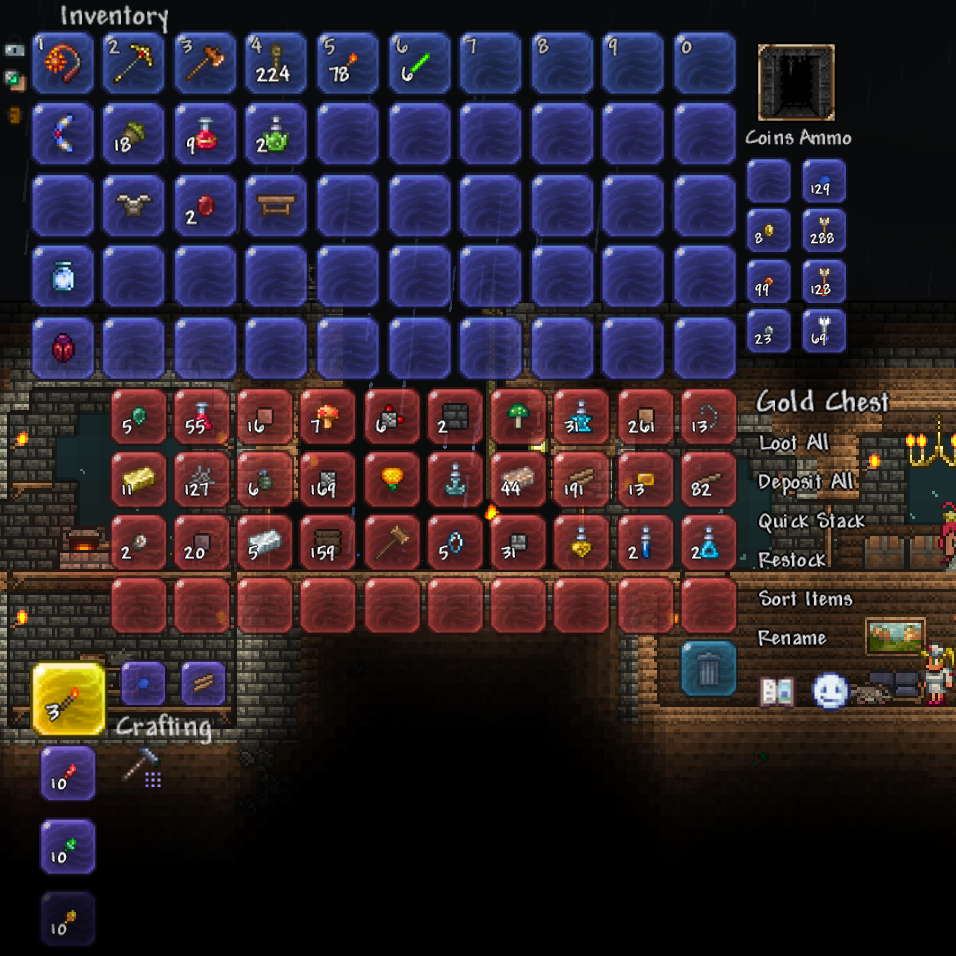Select the gold pickaxe in hotbar slot 2

click(x=133, y=63)
